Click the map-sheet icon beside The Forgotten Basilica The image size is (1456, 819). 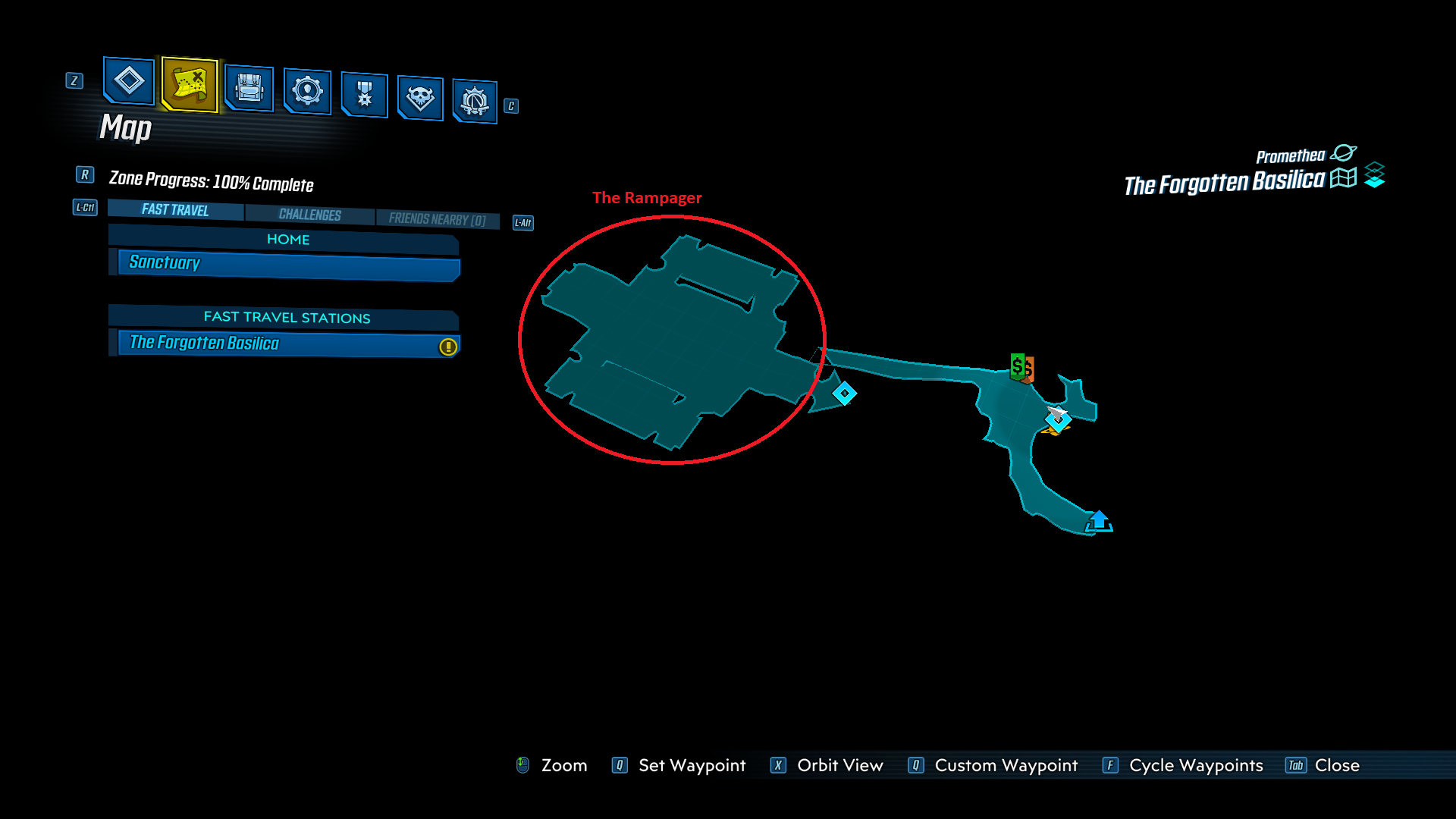pyautogui.click(x=1343, y=177)
